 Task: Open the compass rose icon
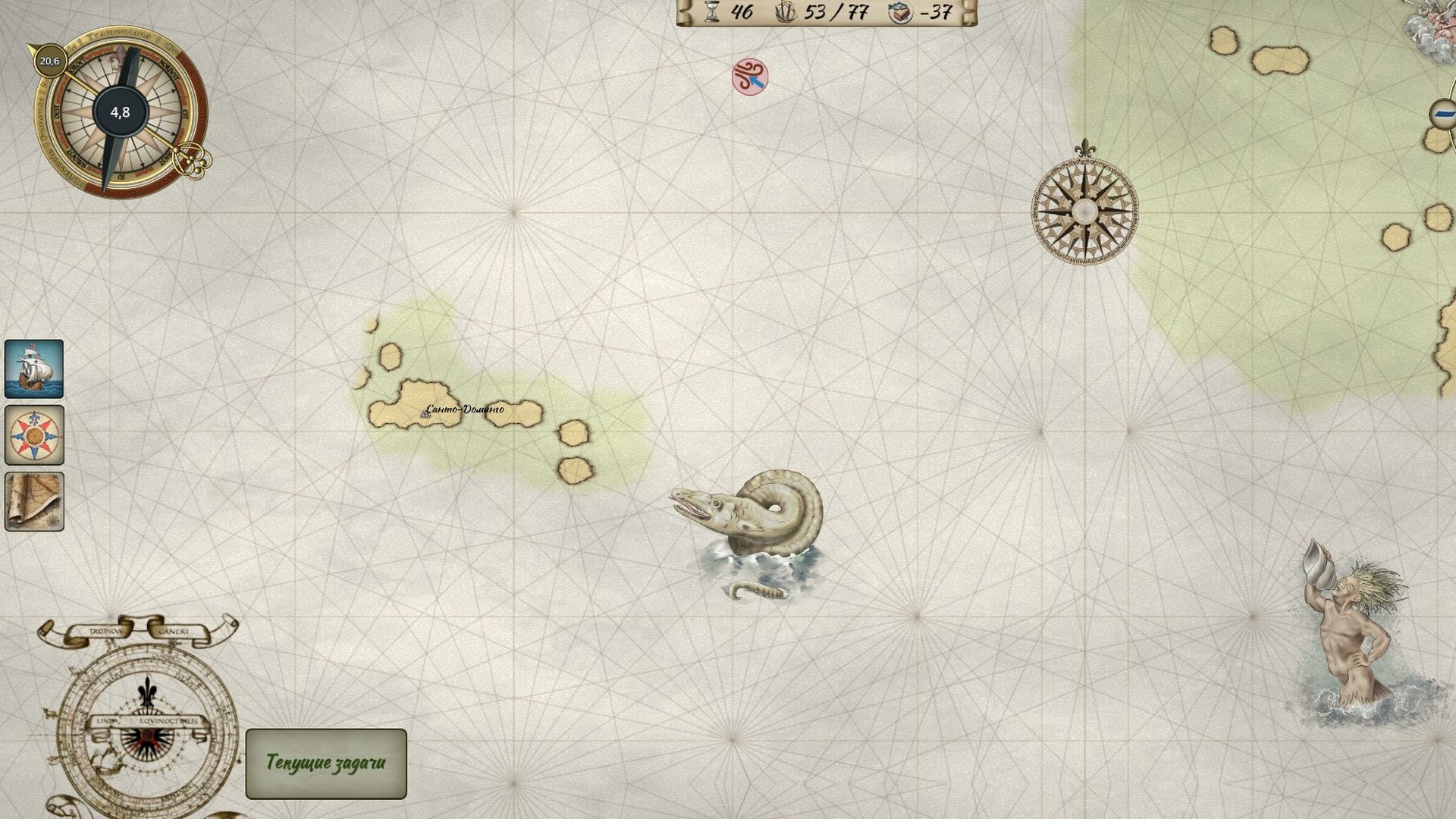[34, 435]
